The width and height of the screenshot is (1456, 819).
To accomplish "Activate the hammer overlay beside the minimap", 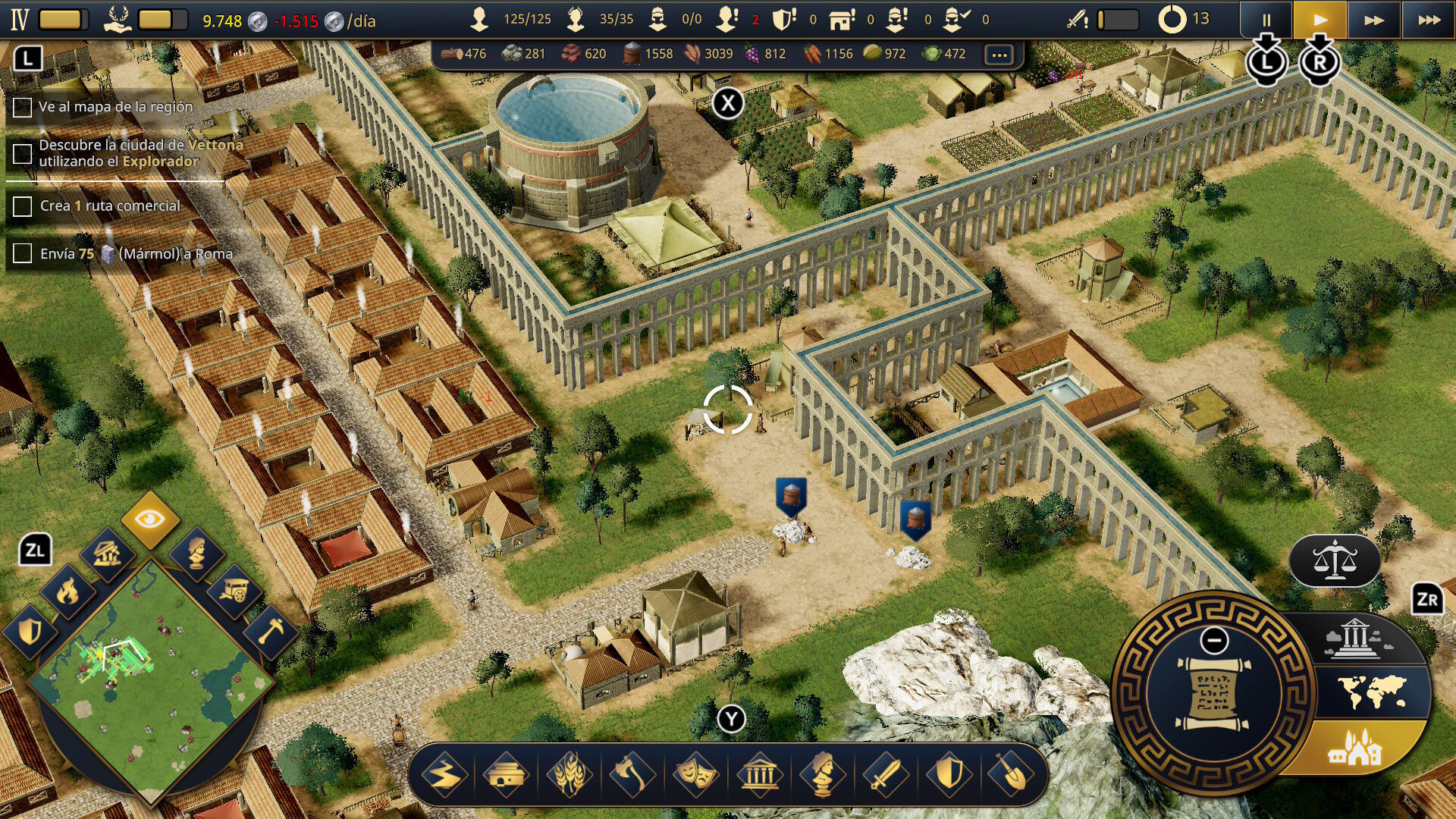I will [x=271, y=631].
